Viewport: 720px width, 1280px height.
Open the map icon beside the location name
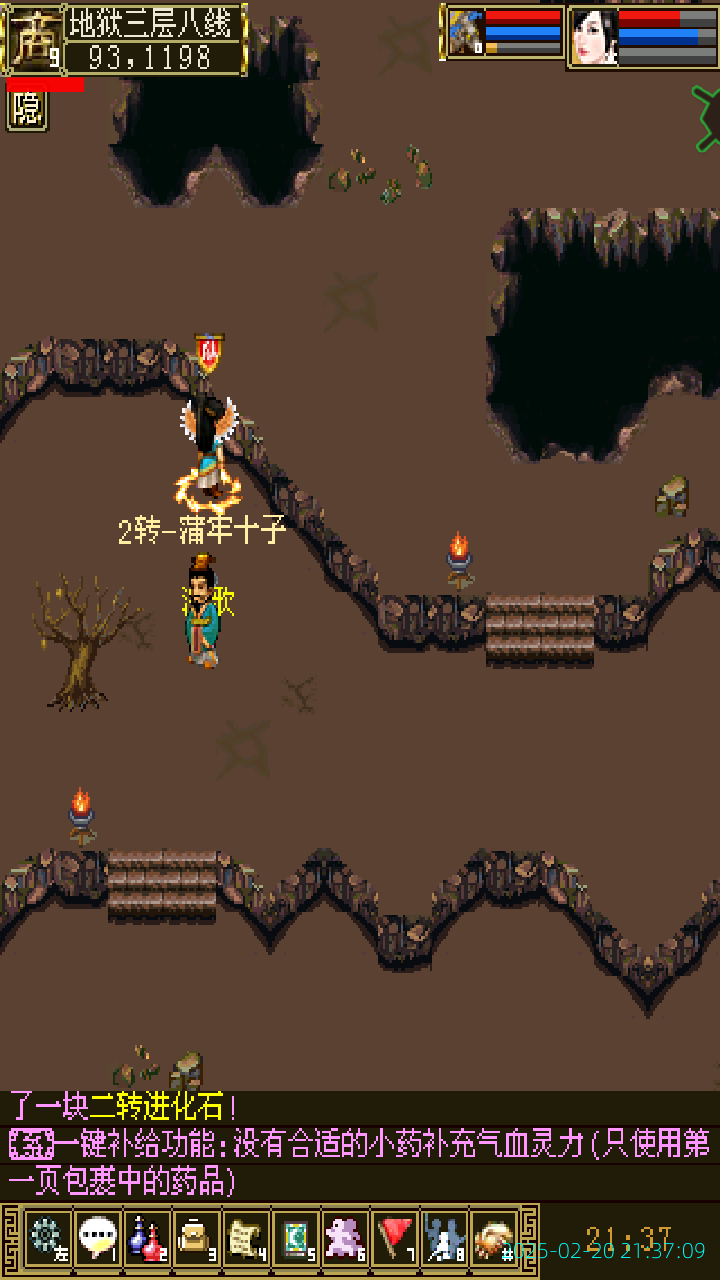[x=32, y=39]
